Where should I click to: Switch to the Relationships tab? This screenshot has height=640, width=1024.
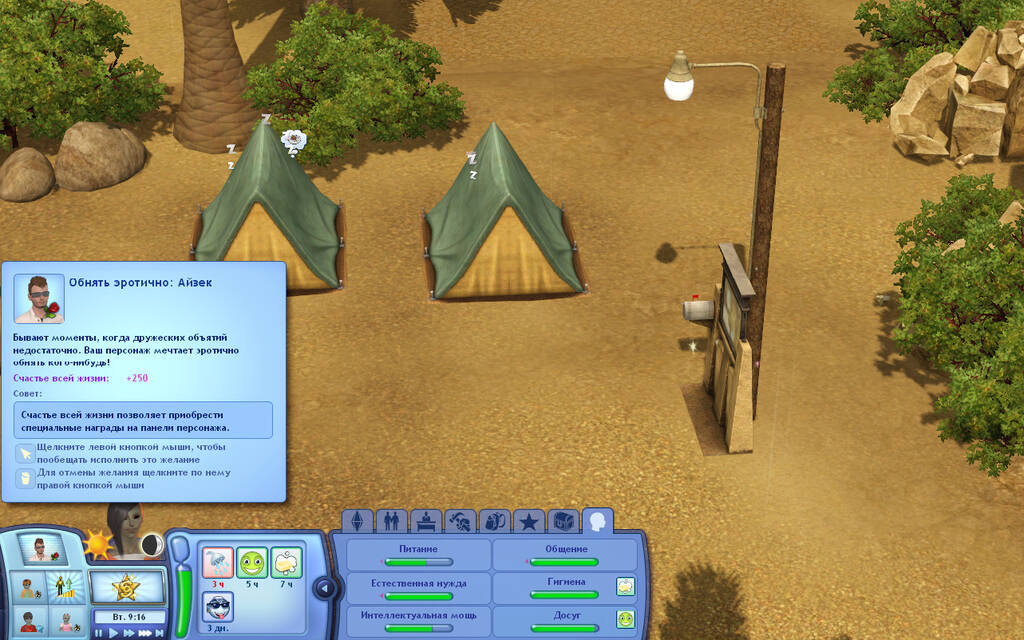pyautogui.click(x=391, y=521)
